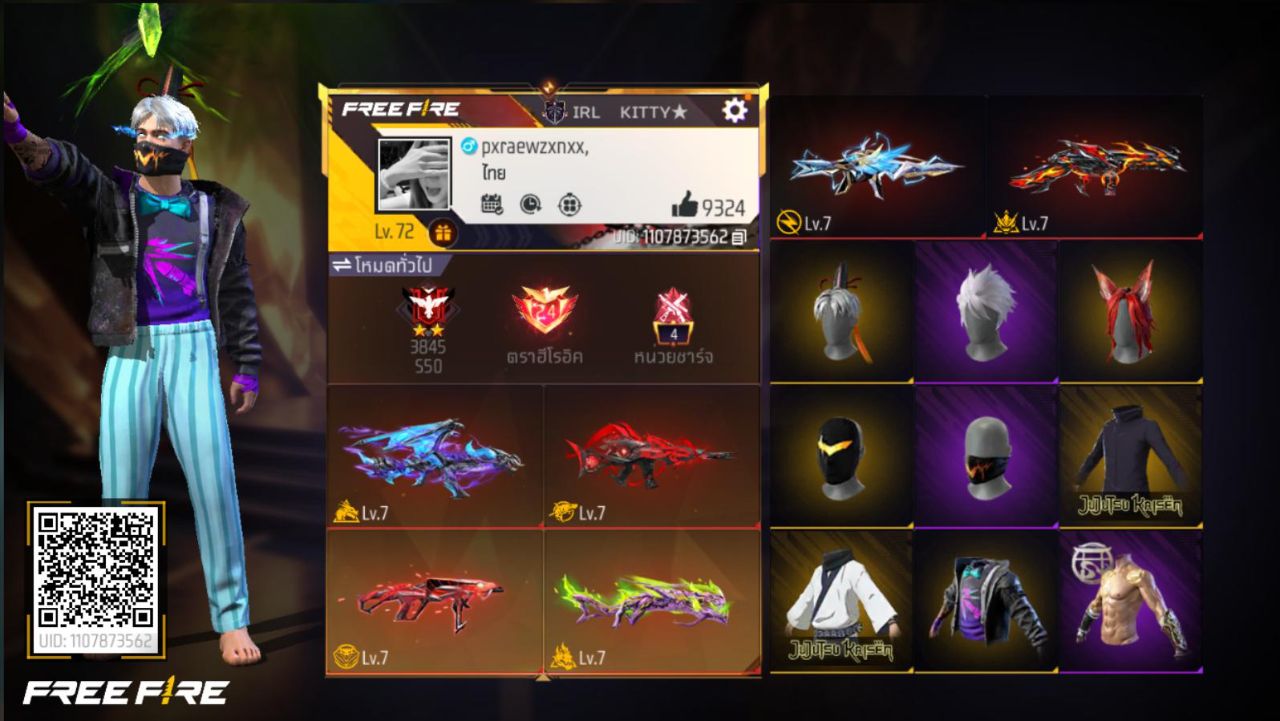1280x721 pixels.
Task: Click the IRL guild name
Action: (x=588, y=112)
